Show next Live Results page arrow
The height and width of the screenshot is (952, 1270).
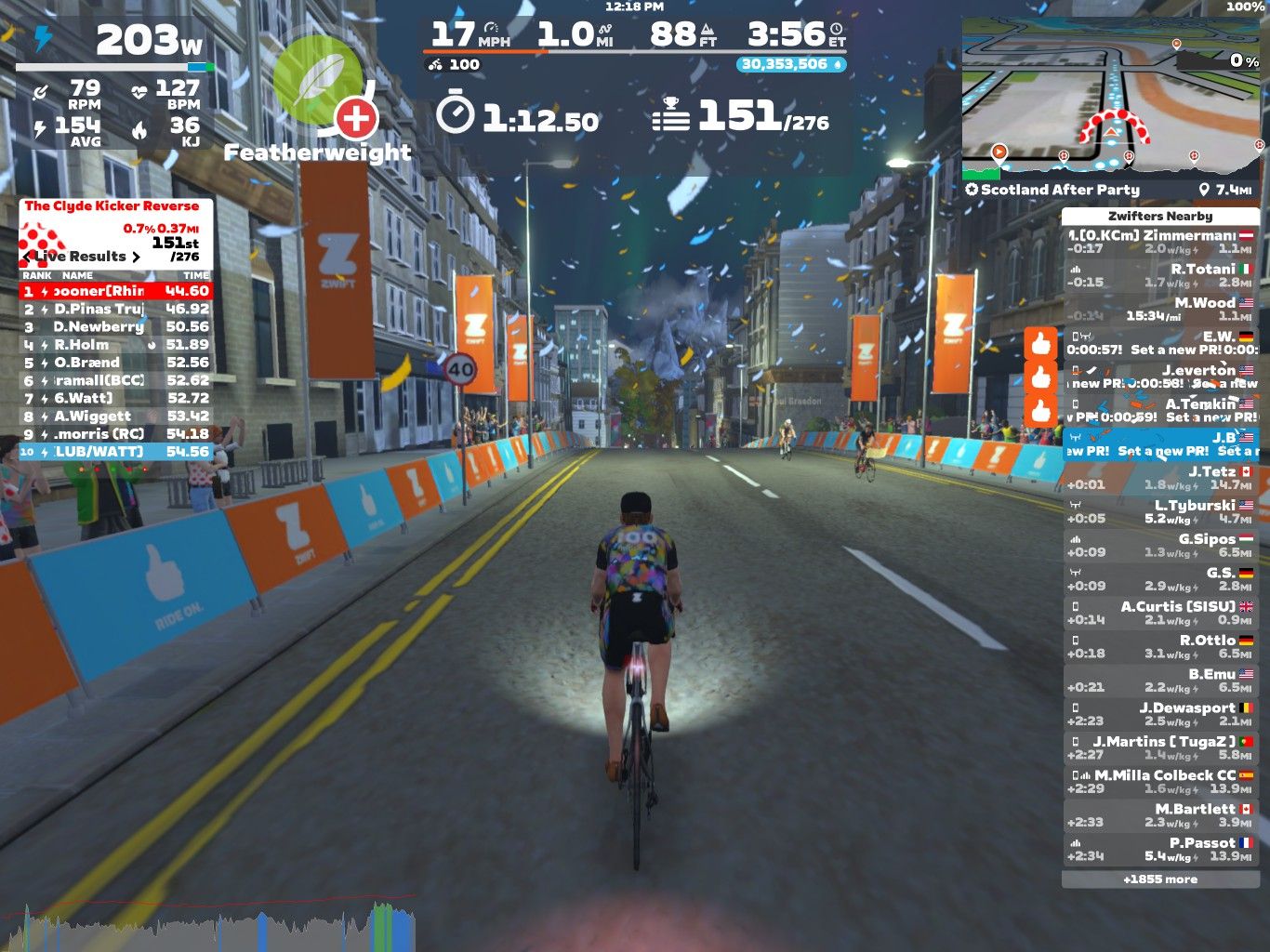pyautogui.click(x=137, y=257)
